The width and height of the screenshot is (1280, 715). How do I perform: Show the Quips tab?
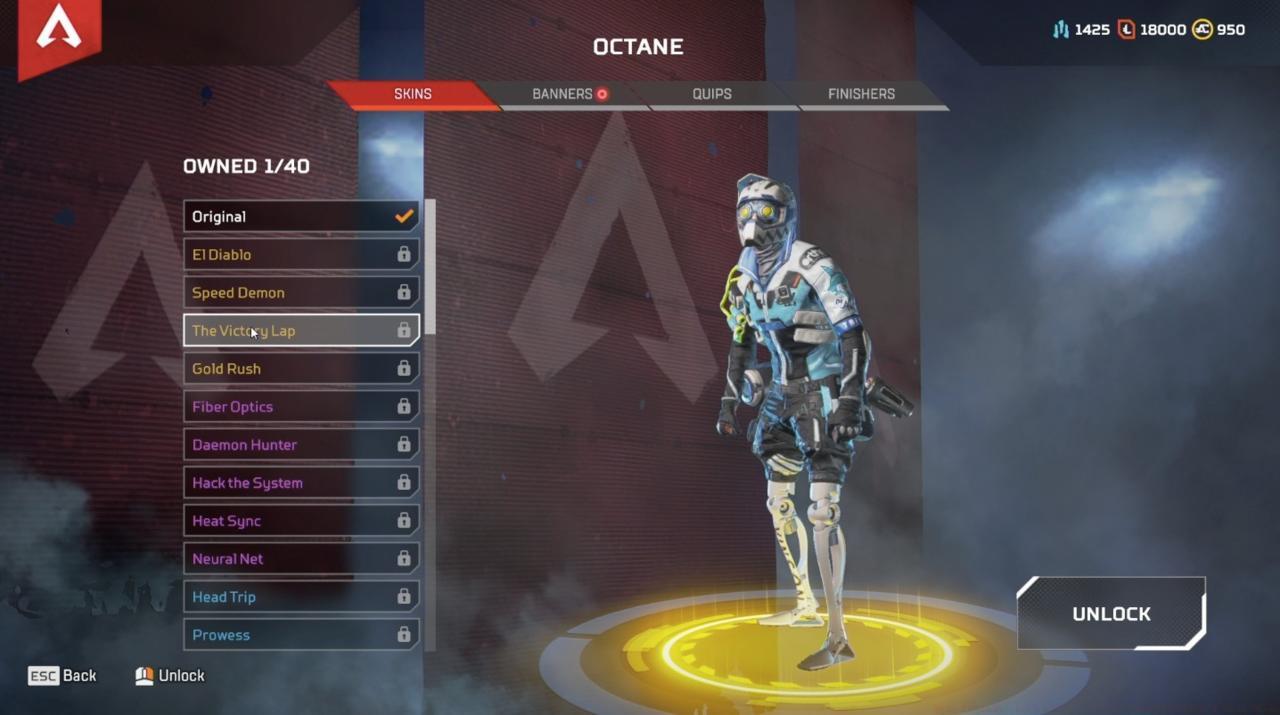(712, 94)
